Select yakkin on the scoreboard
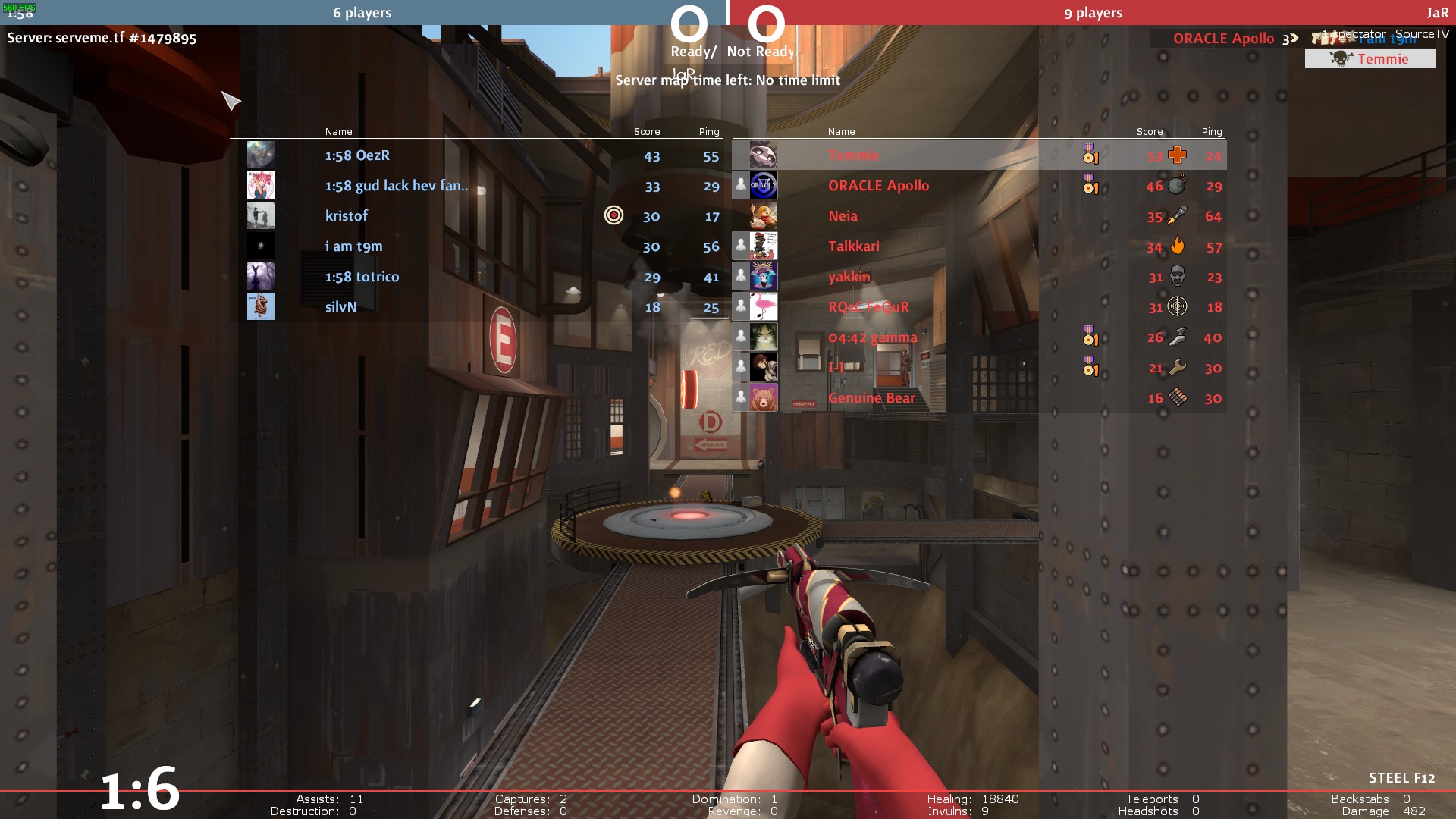 coord(849,277)
